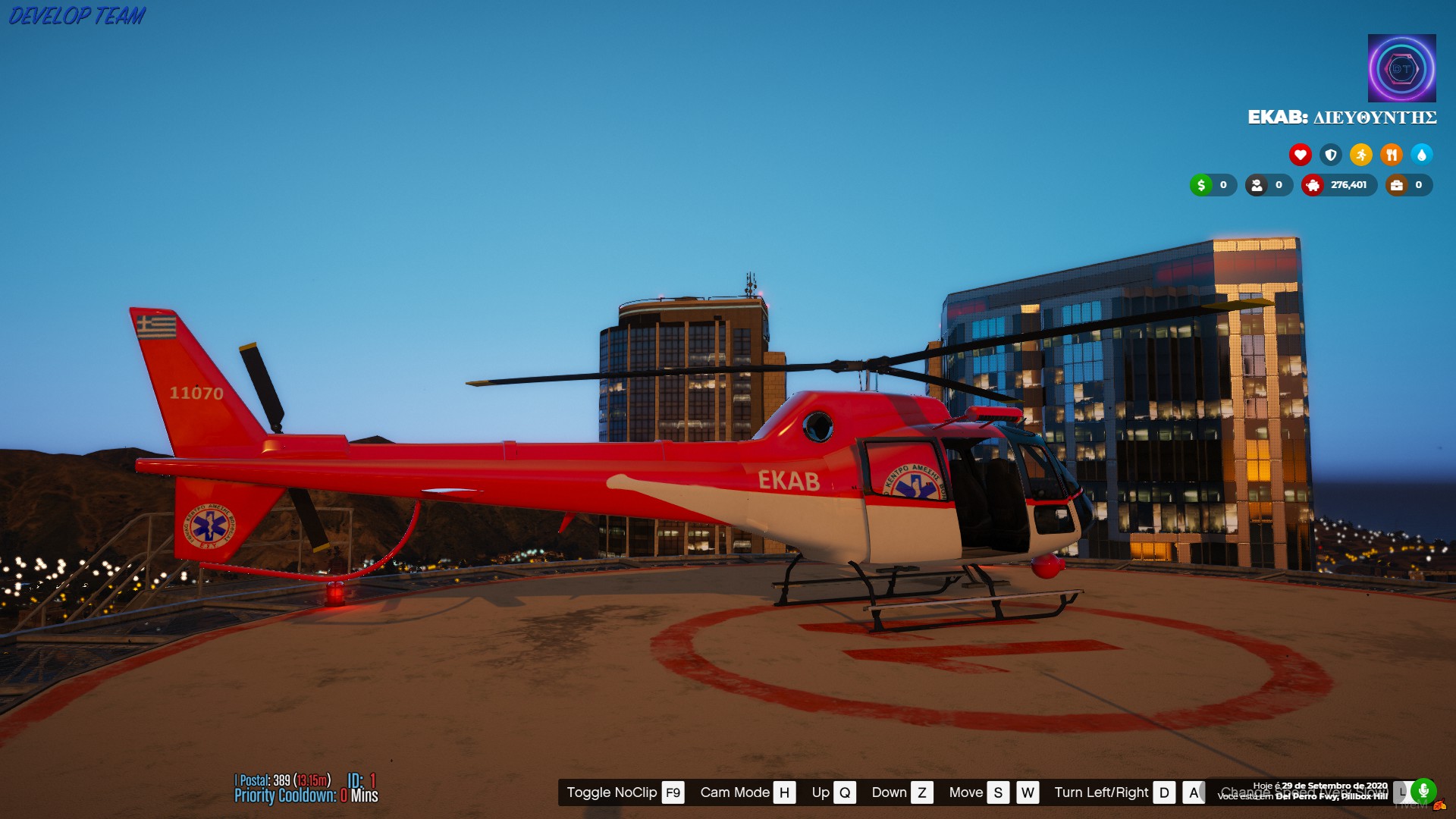Click the red heart health icon

[x=1301, y=155]
